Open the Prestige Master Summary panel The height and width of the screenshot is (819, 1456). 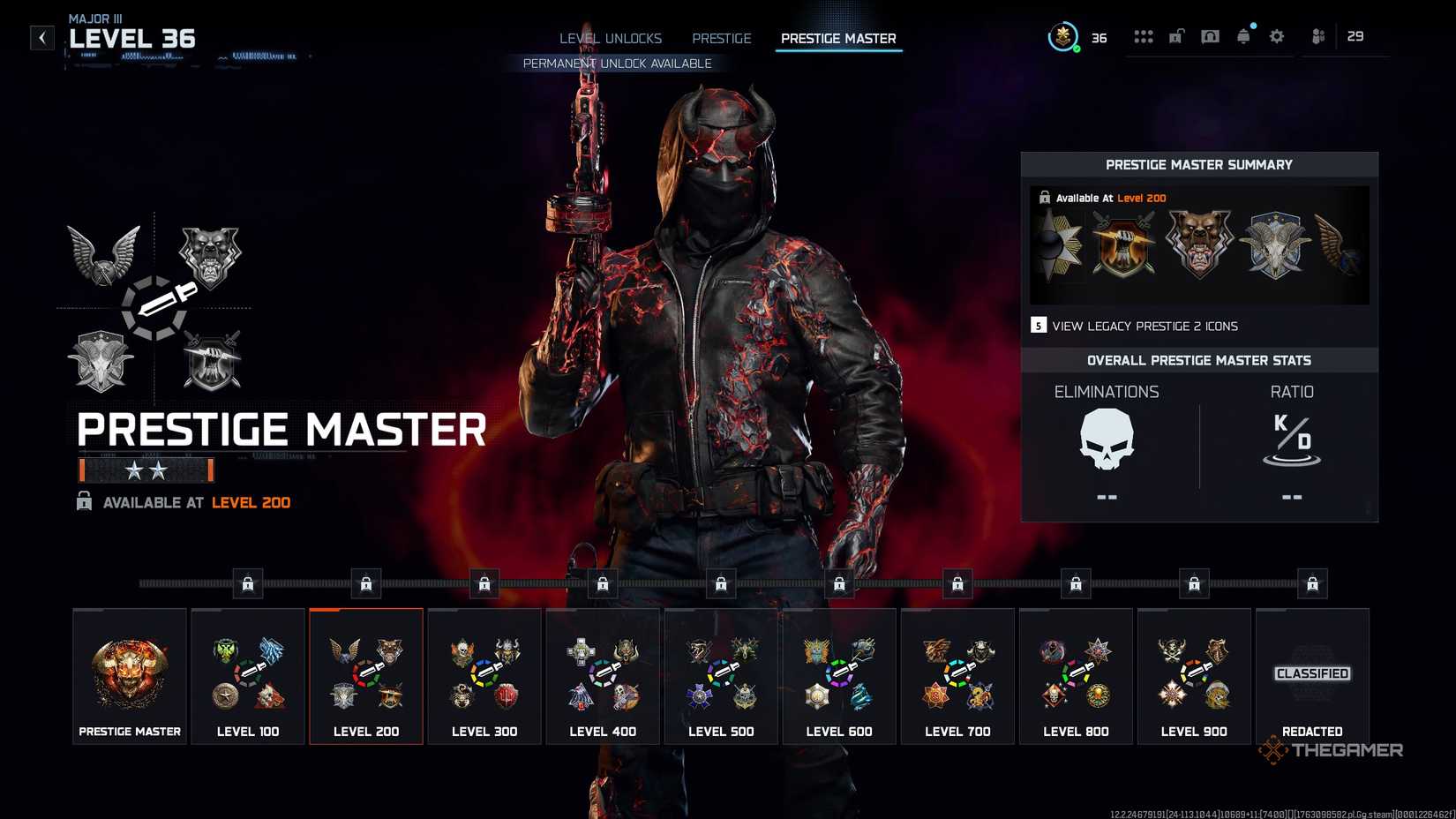click(x=1199, y=164)
